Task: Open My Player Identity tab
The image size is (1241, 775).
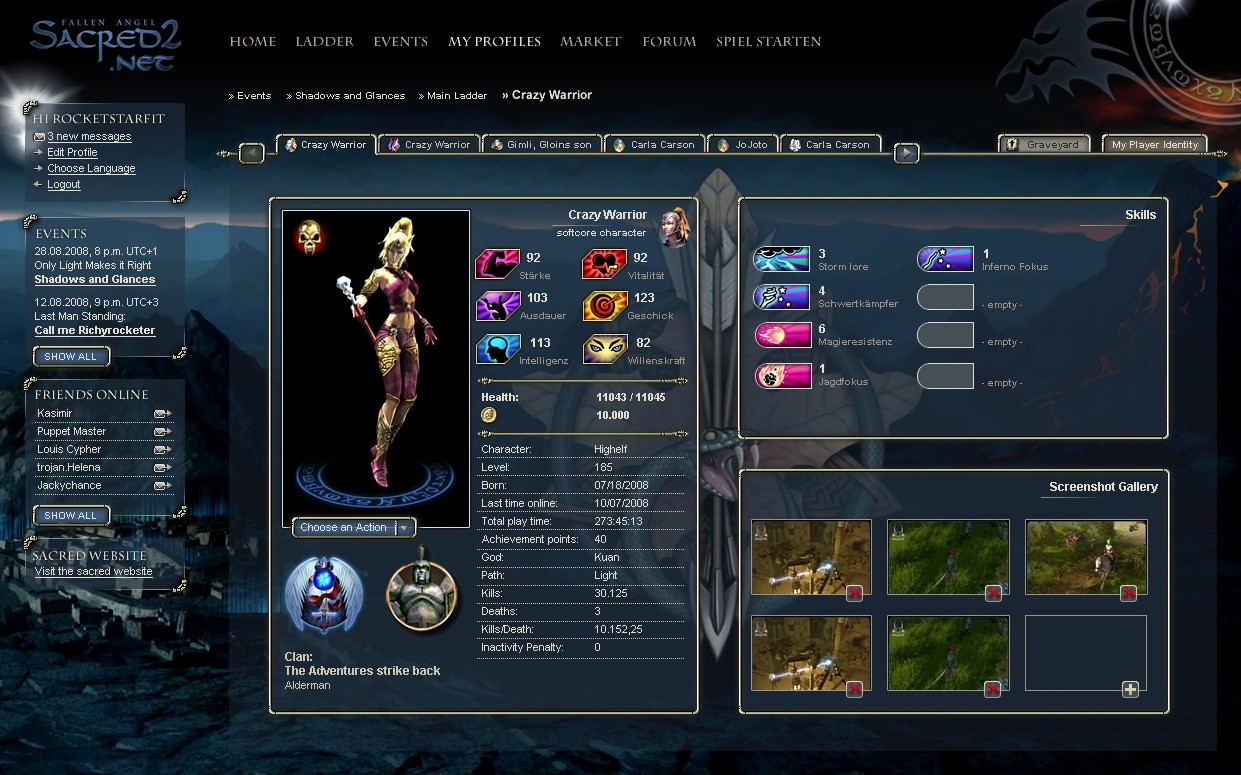Action: [x=1154, y=145]
